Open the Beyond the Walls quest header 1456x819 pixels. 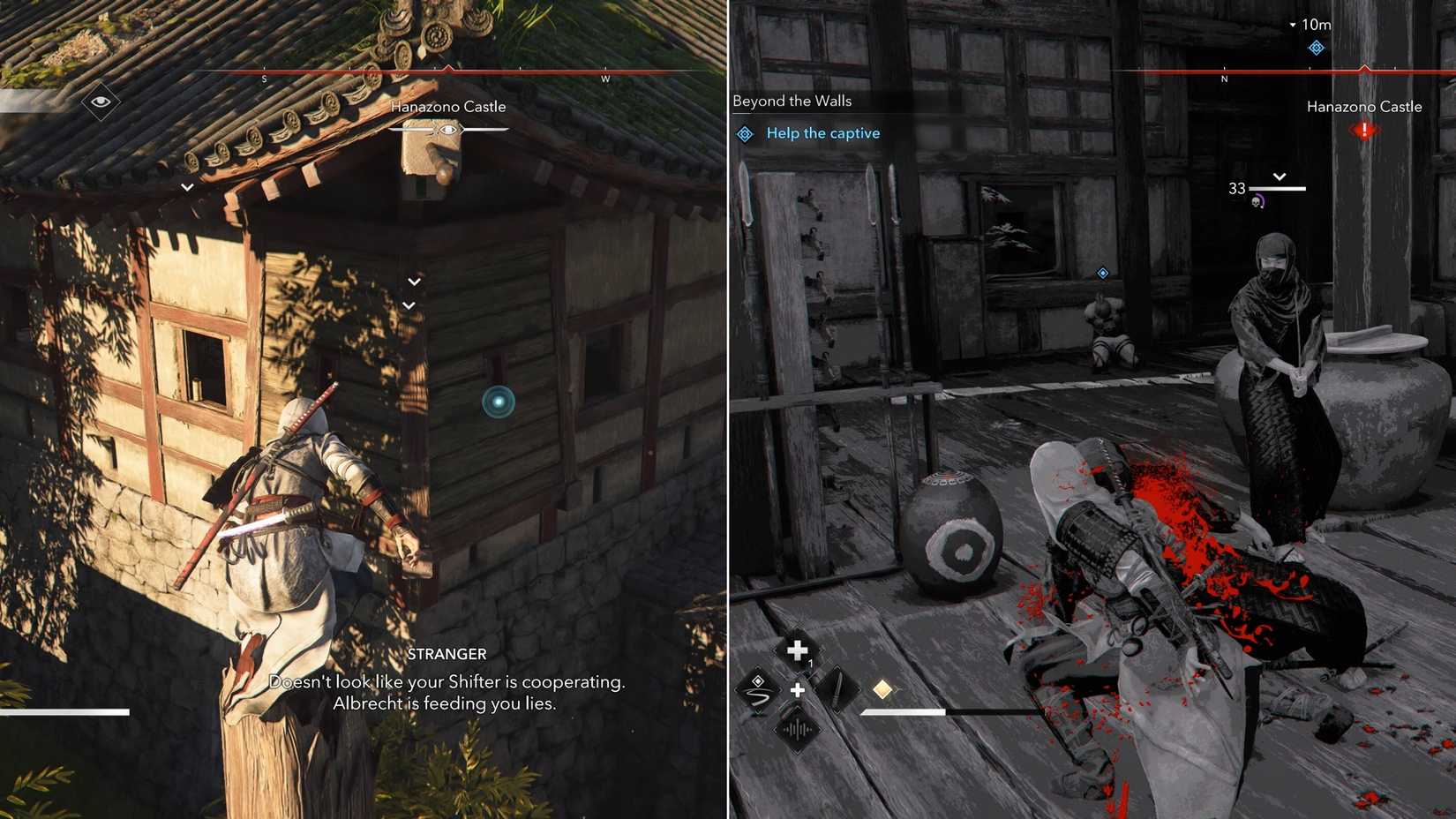click(792, 101)
